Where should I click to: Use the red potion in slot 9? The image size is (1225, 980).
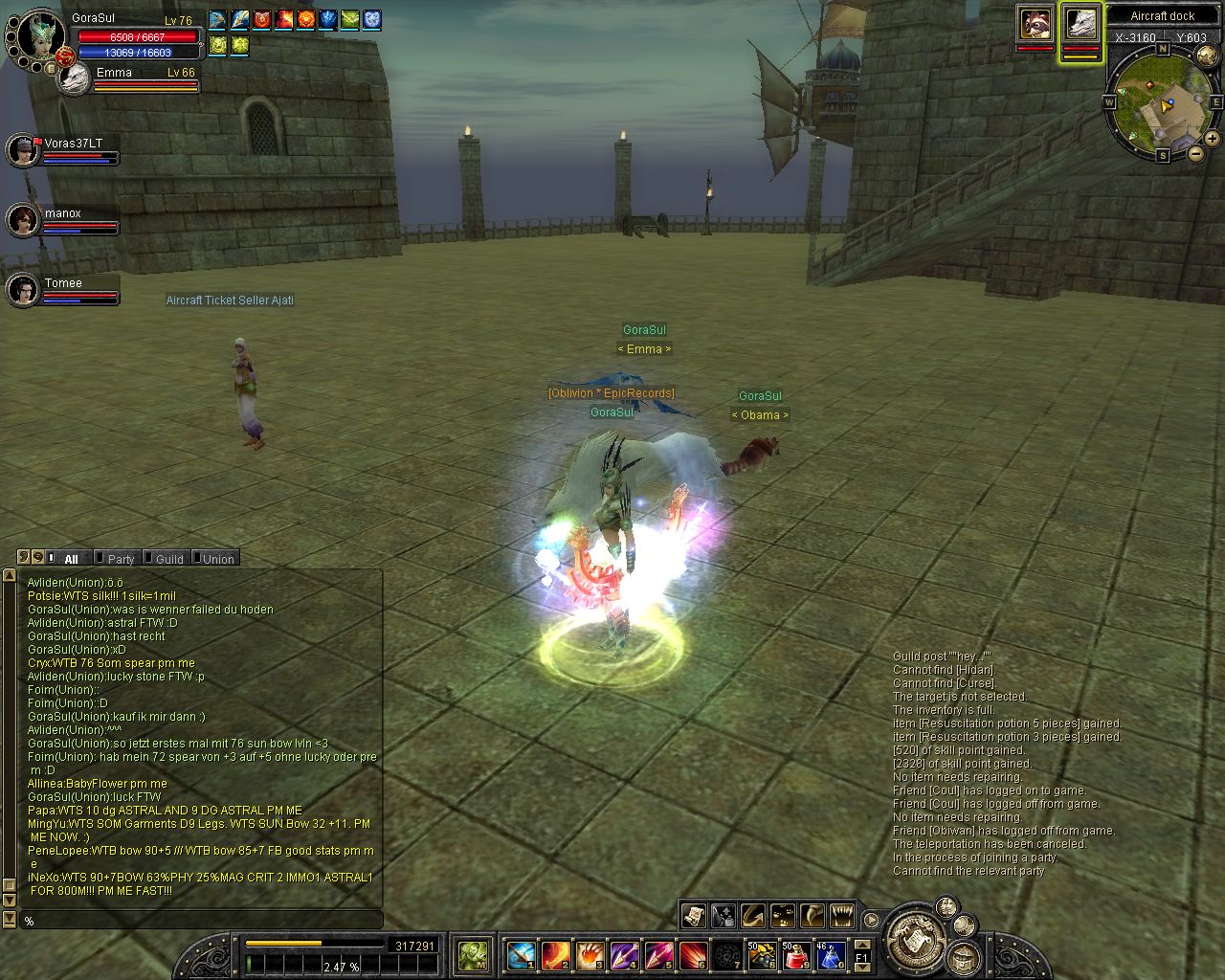[796, 954]
